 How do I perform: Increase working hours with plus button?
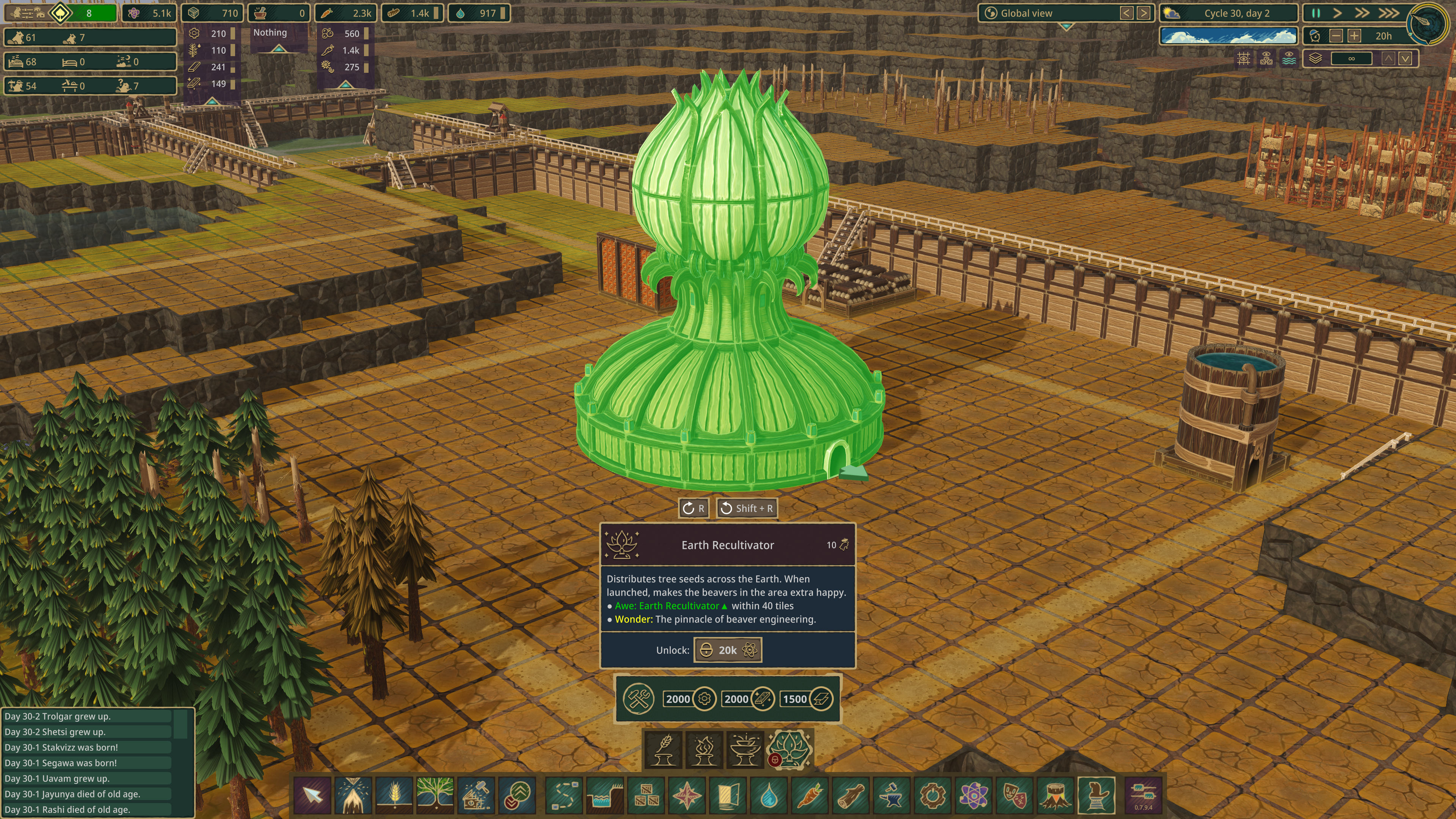point(1354,36)
